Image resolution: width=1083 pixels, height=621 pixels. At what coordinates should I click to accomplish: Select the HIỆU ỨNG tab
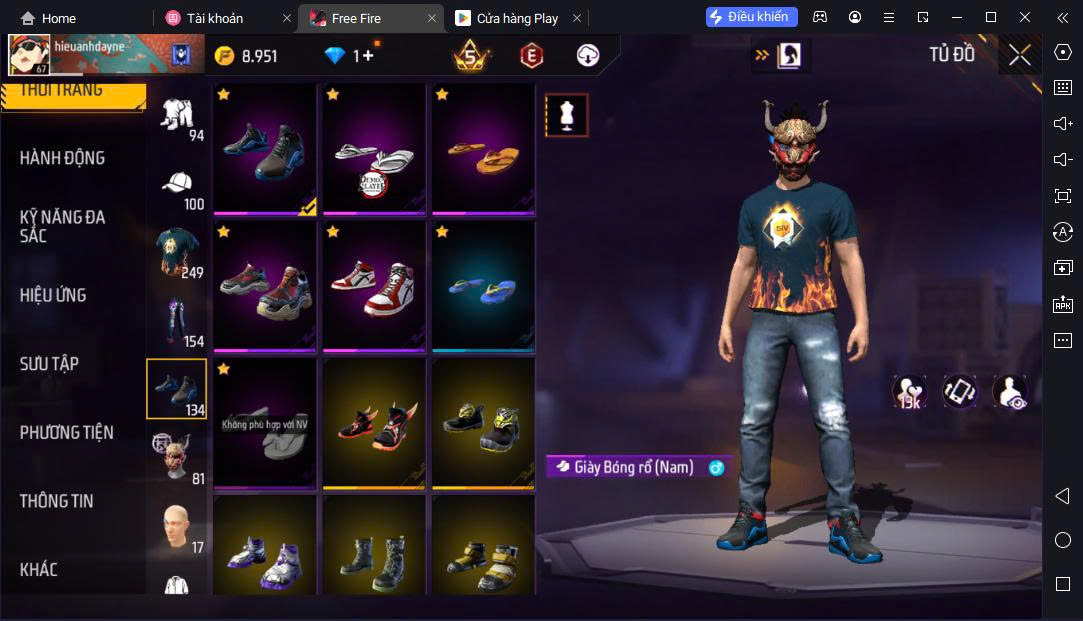(x=53, y=295)
